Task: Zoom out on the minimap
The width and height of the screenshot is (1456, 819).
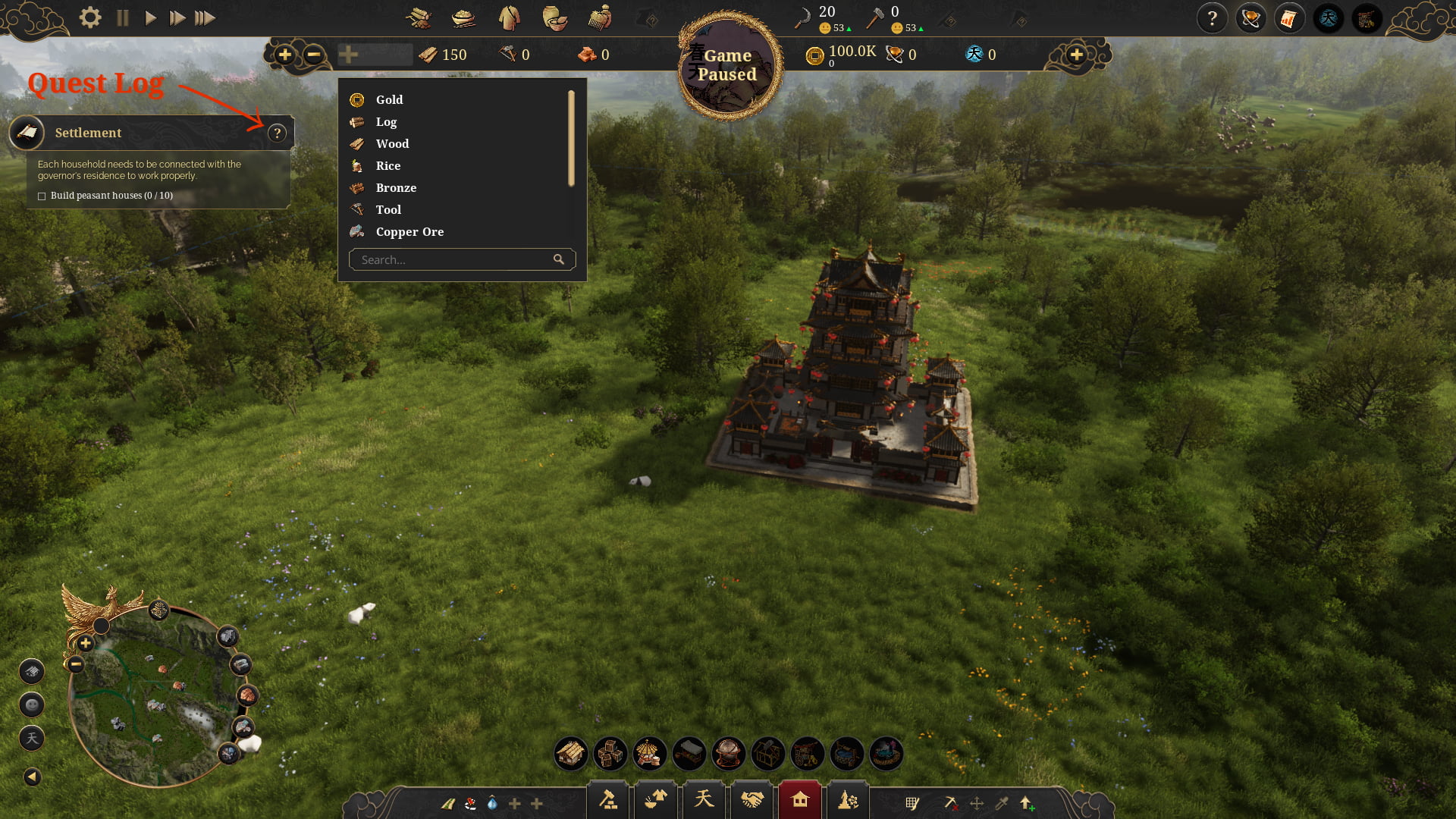Action: (76, 665)
